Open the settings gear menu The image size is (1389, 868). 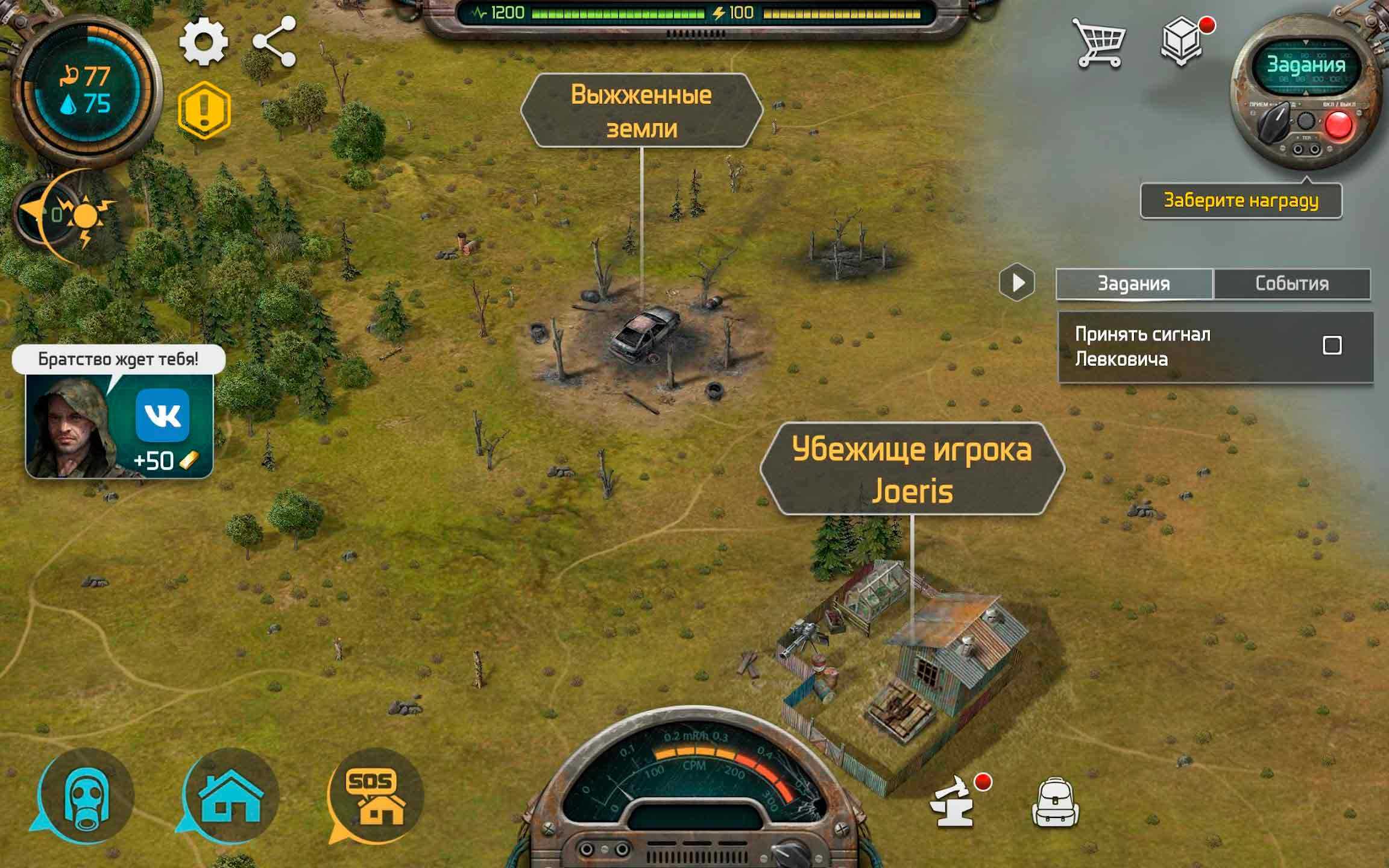pyautogui.click(x=204, y=42)
